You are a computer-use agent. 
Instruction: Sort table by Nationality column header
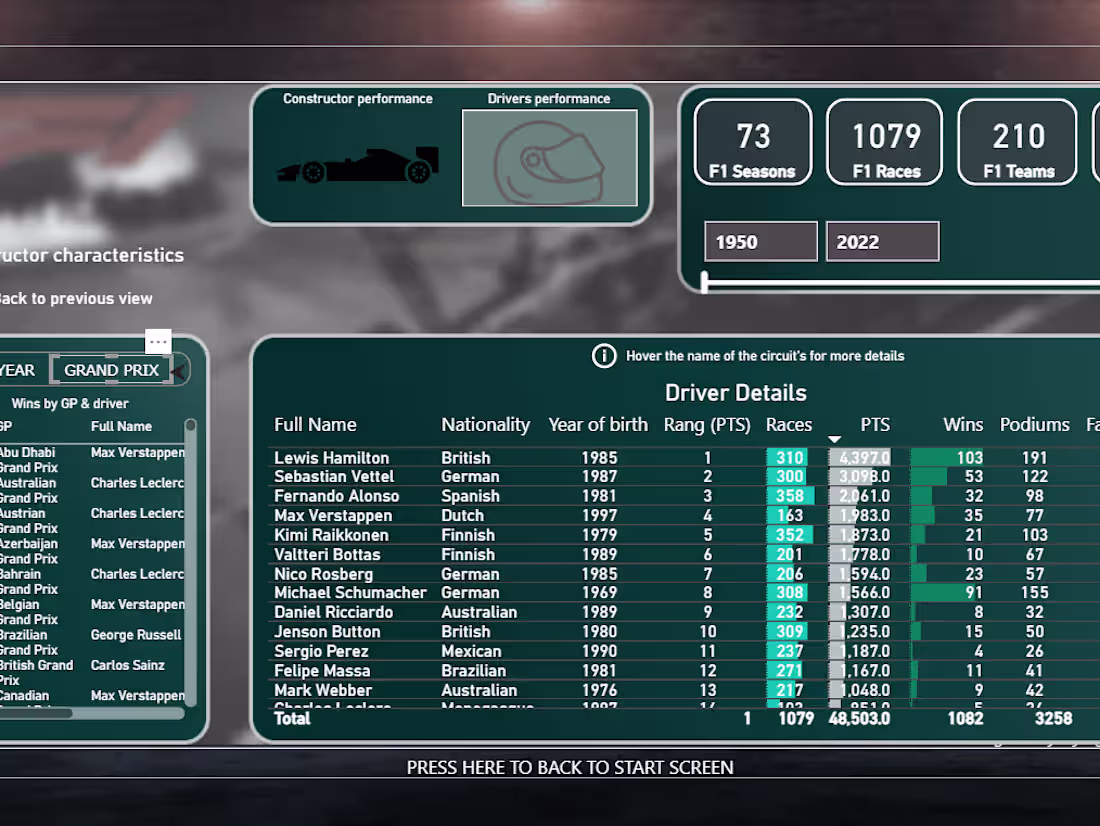point(486,425)
